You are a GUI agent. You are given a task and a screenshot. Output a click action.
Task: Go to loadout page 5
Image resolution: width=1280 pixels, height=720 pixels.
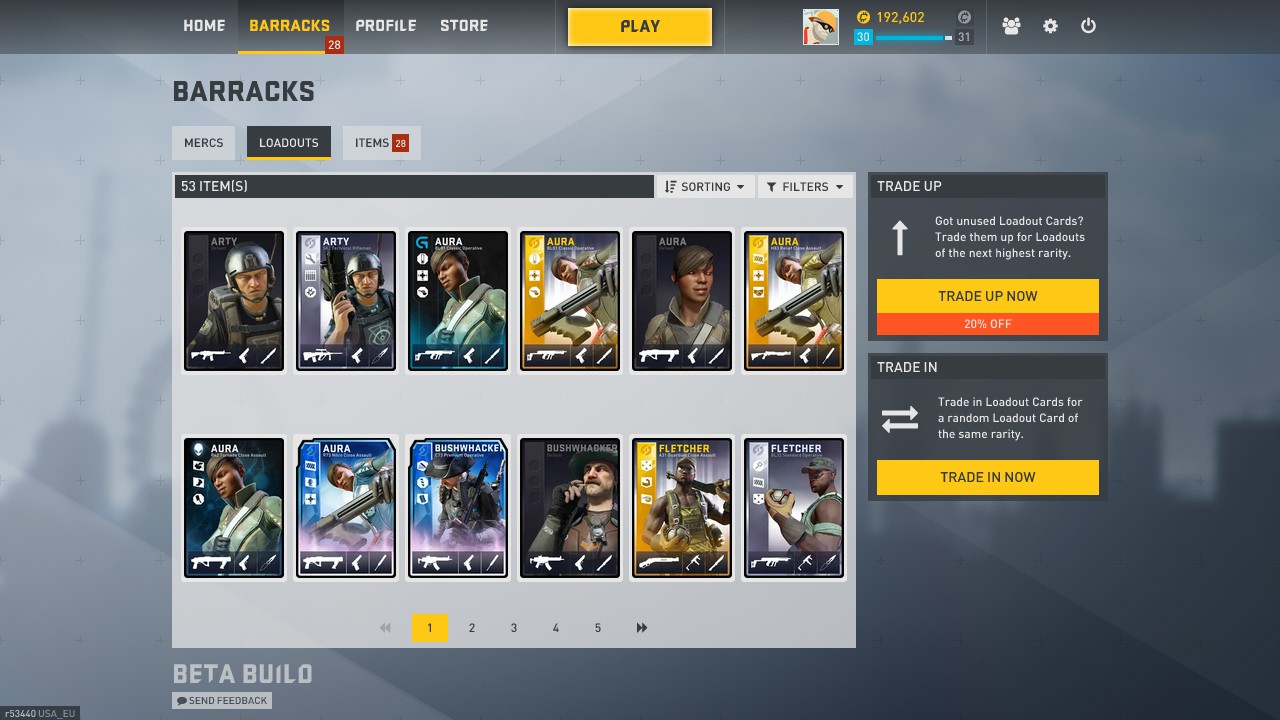coord(598,628)
